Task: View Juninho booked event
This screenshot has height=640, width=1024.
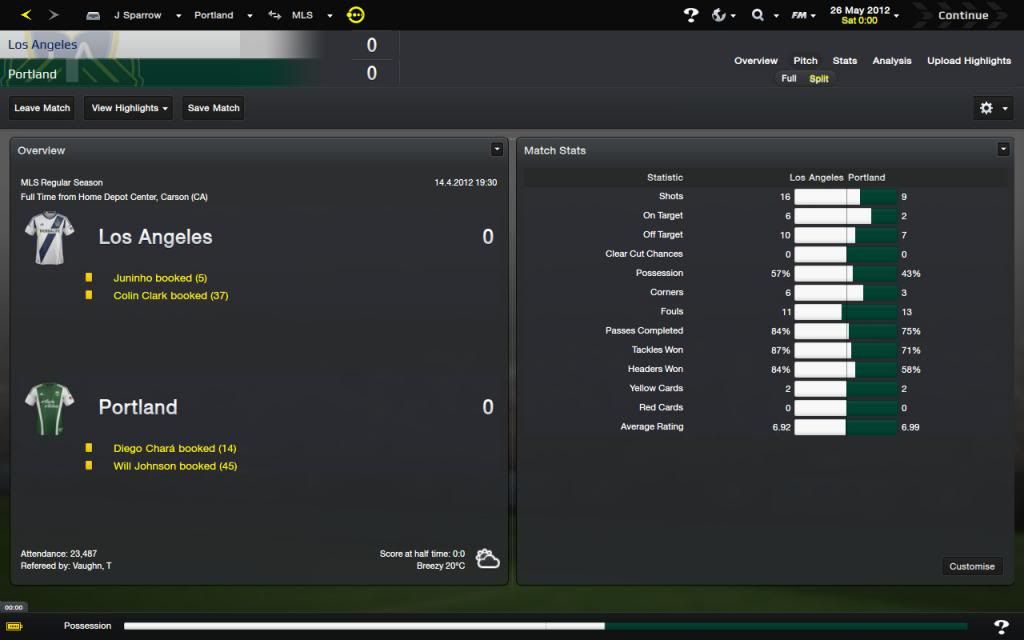Action: pyautogui.click(x=160, y=278)
